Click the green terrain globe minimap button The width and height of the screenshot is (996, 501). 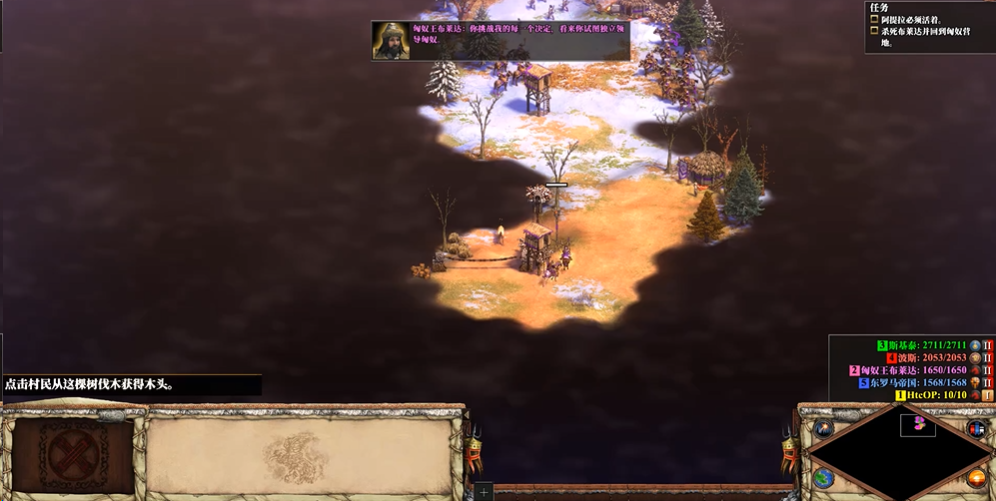tap(824, 478)
